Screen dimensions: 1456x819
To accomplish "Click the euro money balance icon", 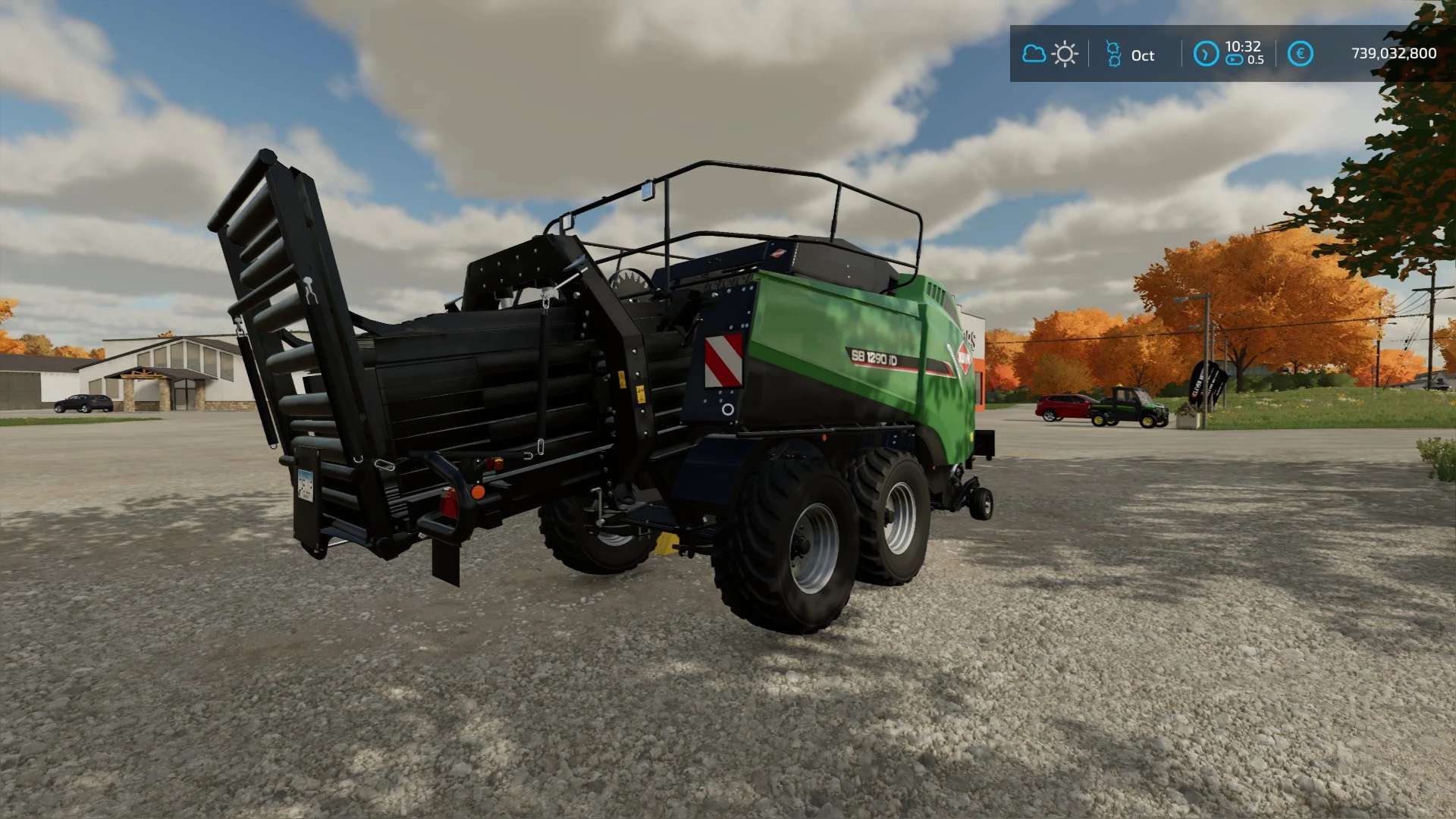I will coord(1300,54).
